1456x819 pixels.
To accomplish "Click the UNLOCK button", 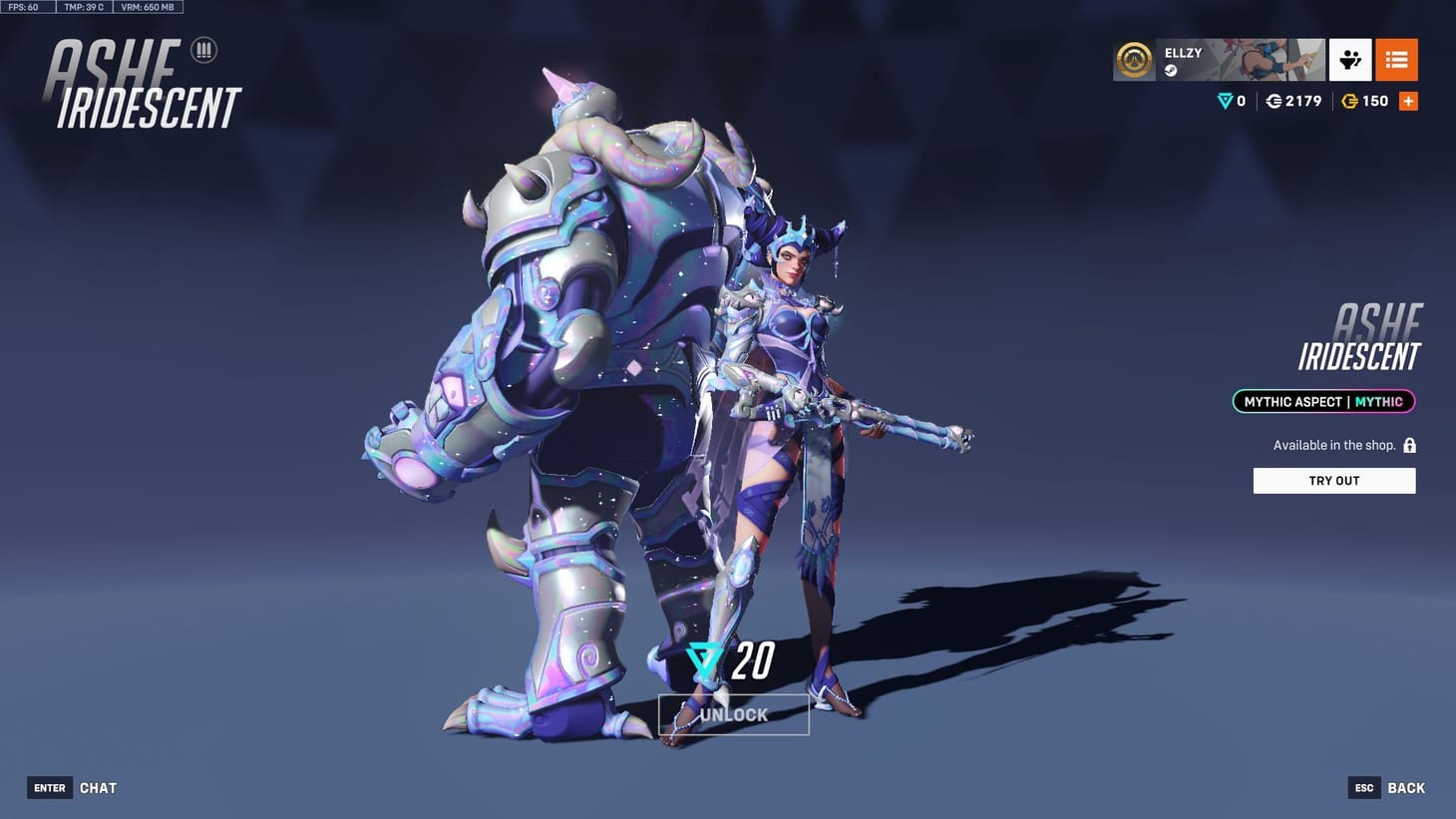I will [734, 713].
